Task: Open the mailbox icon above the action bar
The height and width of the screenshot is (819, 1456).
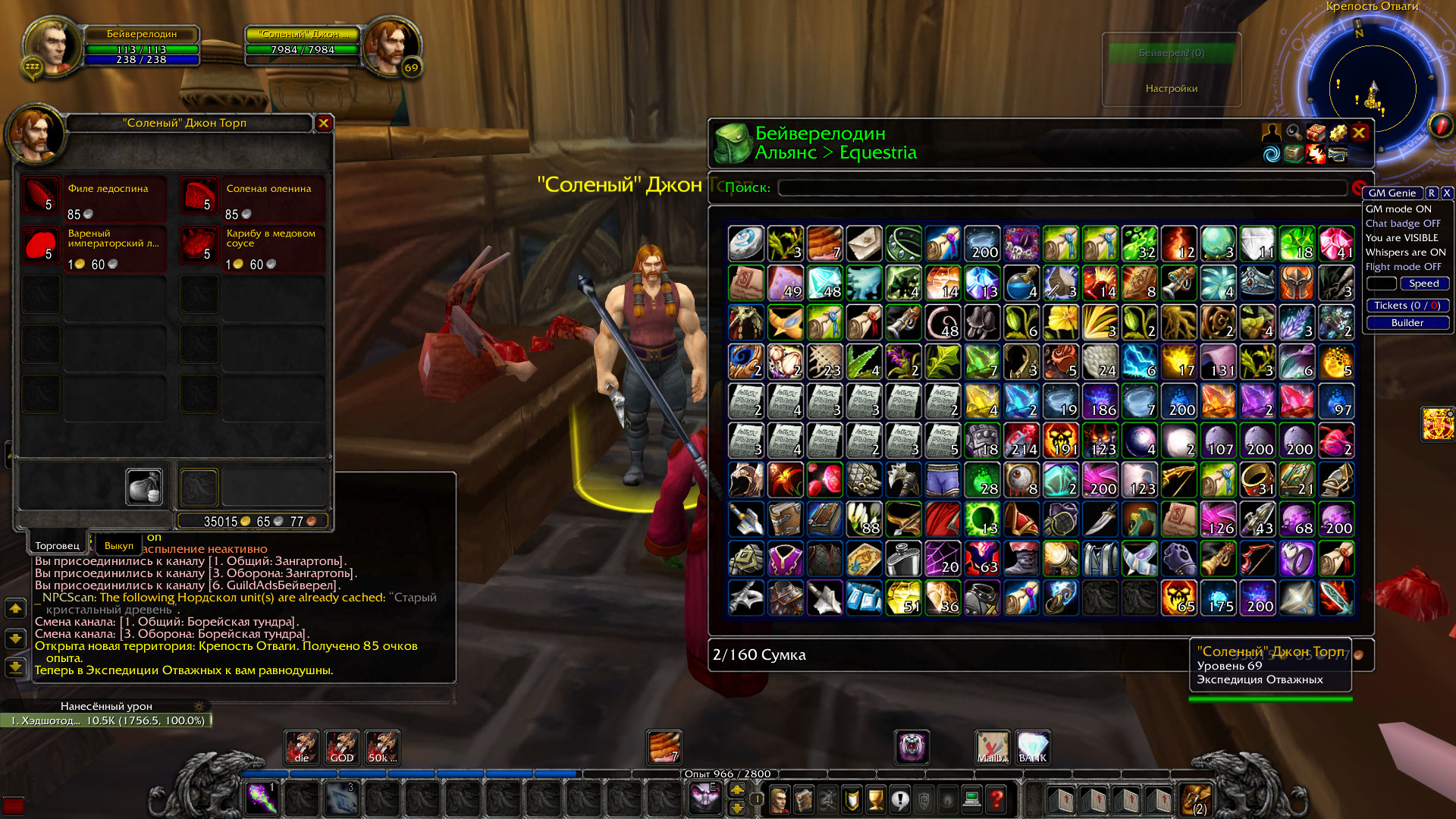Action: 992,748
